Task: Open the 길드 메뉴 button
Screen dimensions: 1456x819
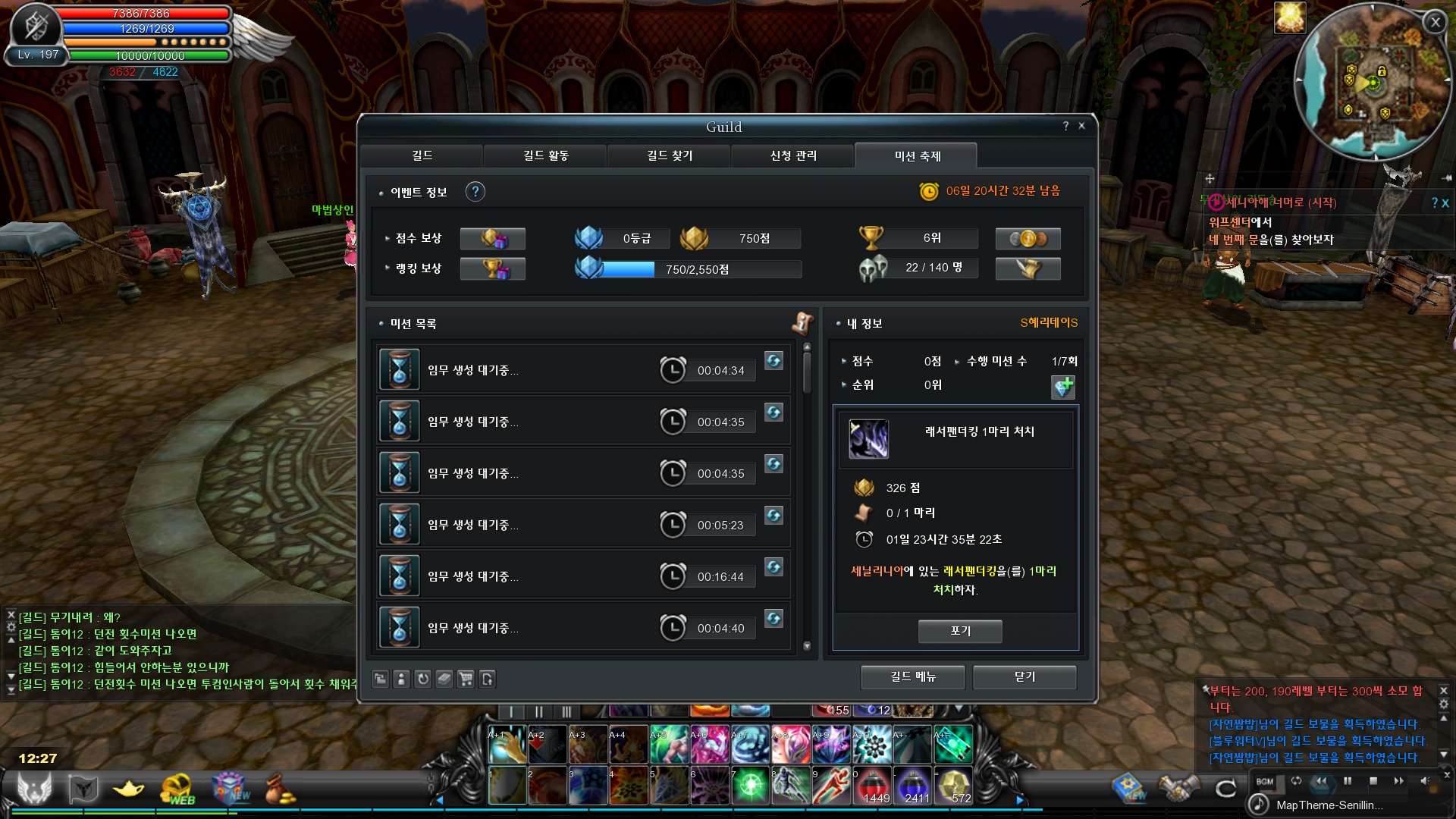Action: [913, 676]
